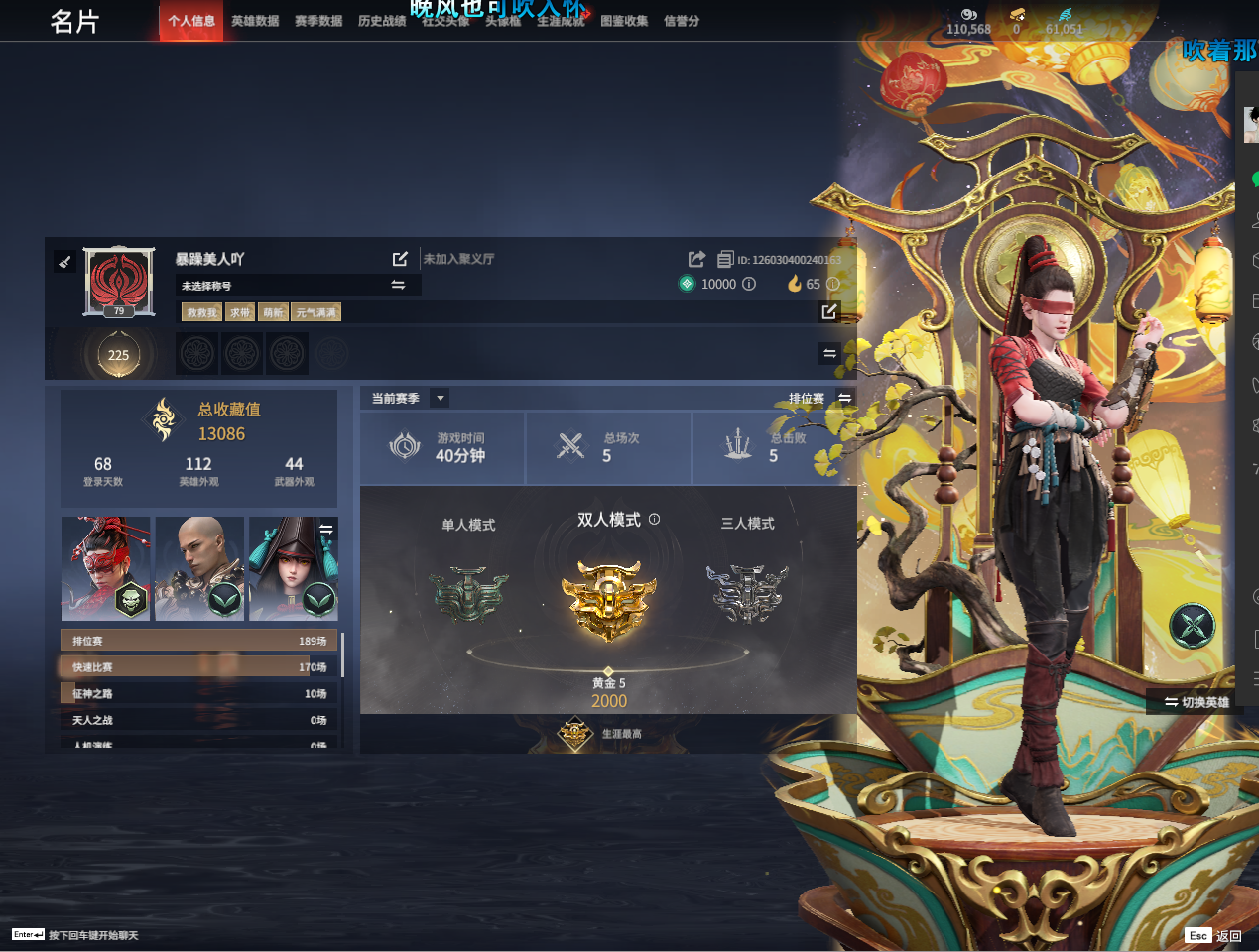This screenshot has width=1259, height=952.
Task: Click the share profile arrow icon
Action: coord(696,259)
